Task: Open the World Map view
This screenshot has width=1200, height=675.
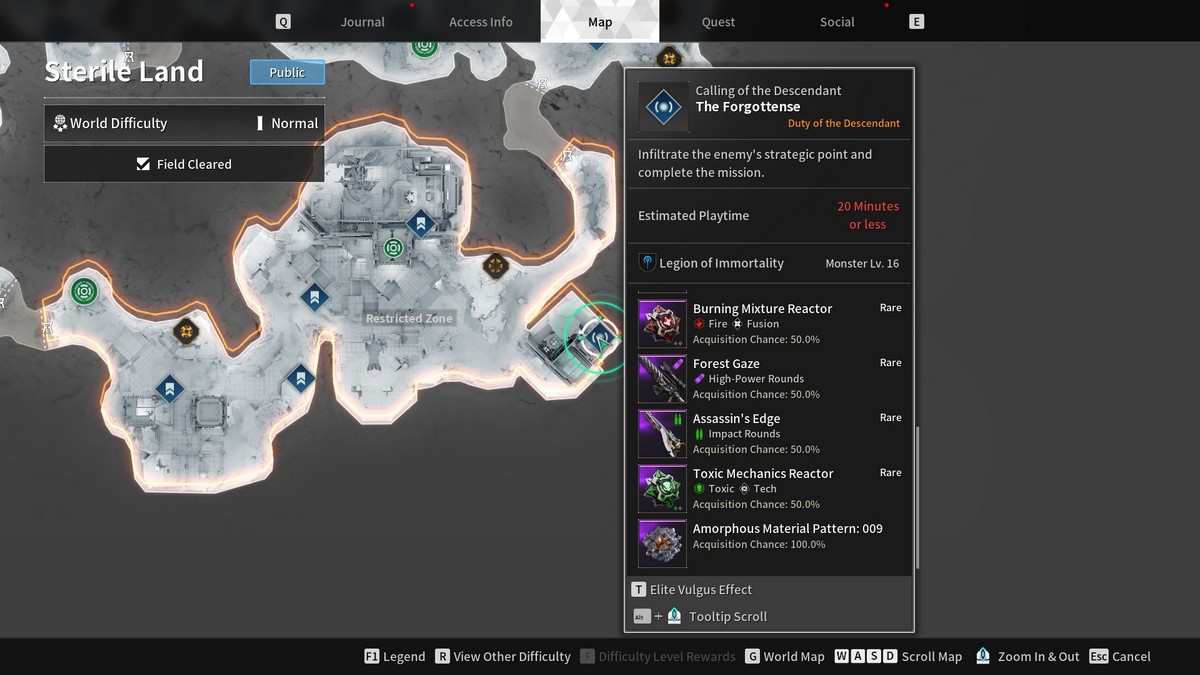Action: coord(784,657)
